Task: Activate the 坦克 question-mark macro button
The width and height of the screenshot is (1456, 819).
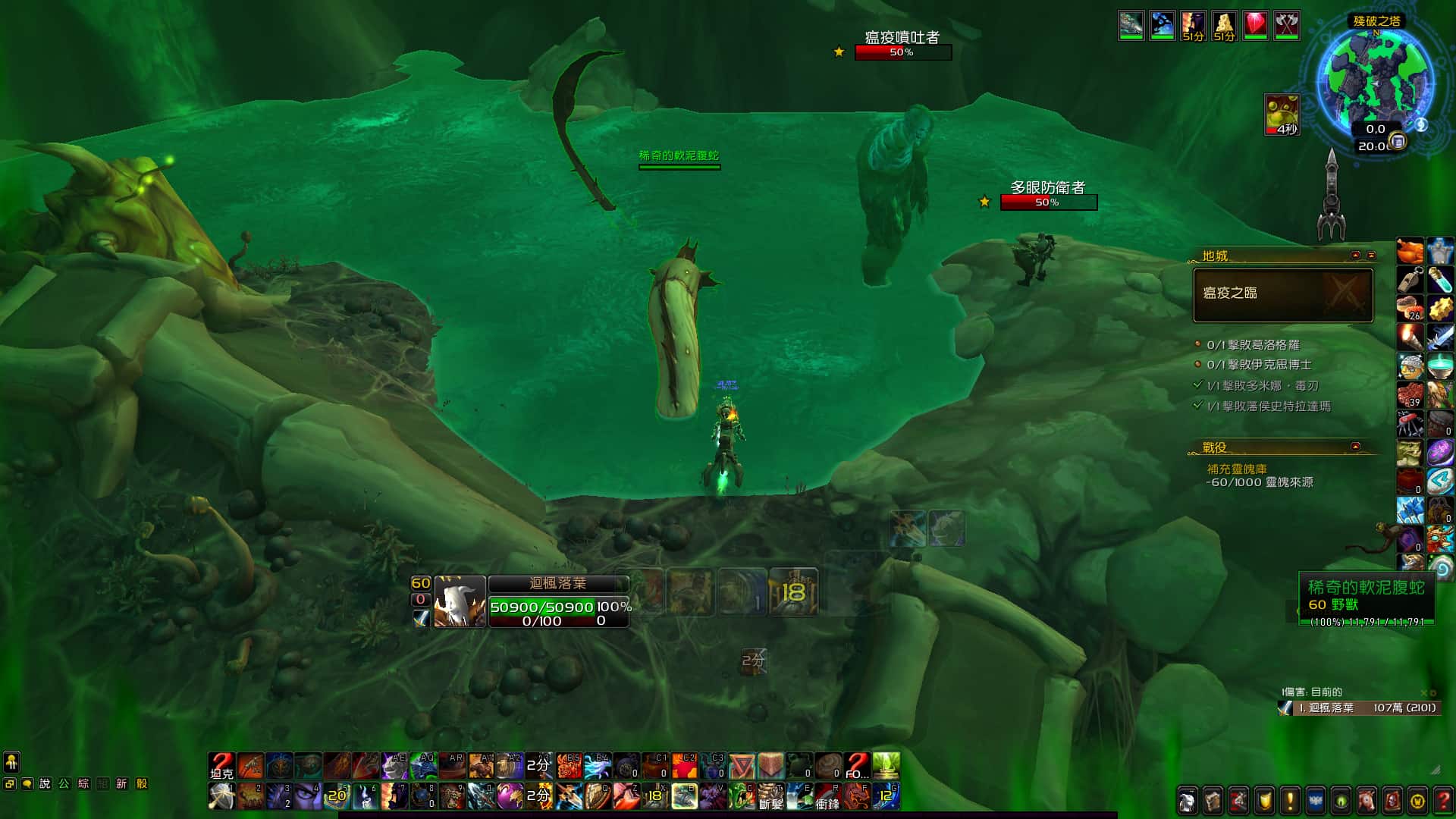Action: click(221, 766)
